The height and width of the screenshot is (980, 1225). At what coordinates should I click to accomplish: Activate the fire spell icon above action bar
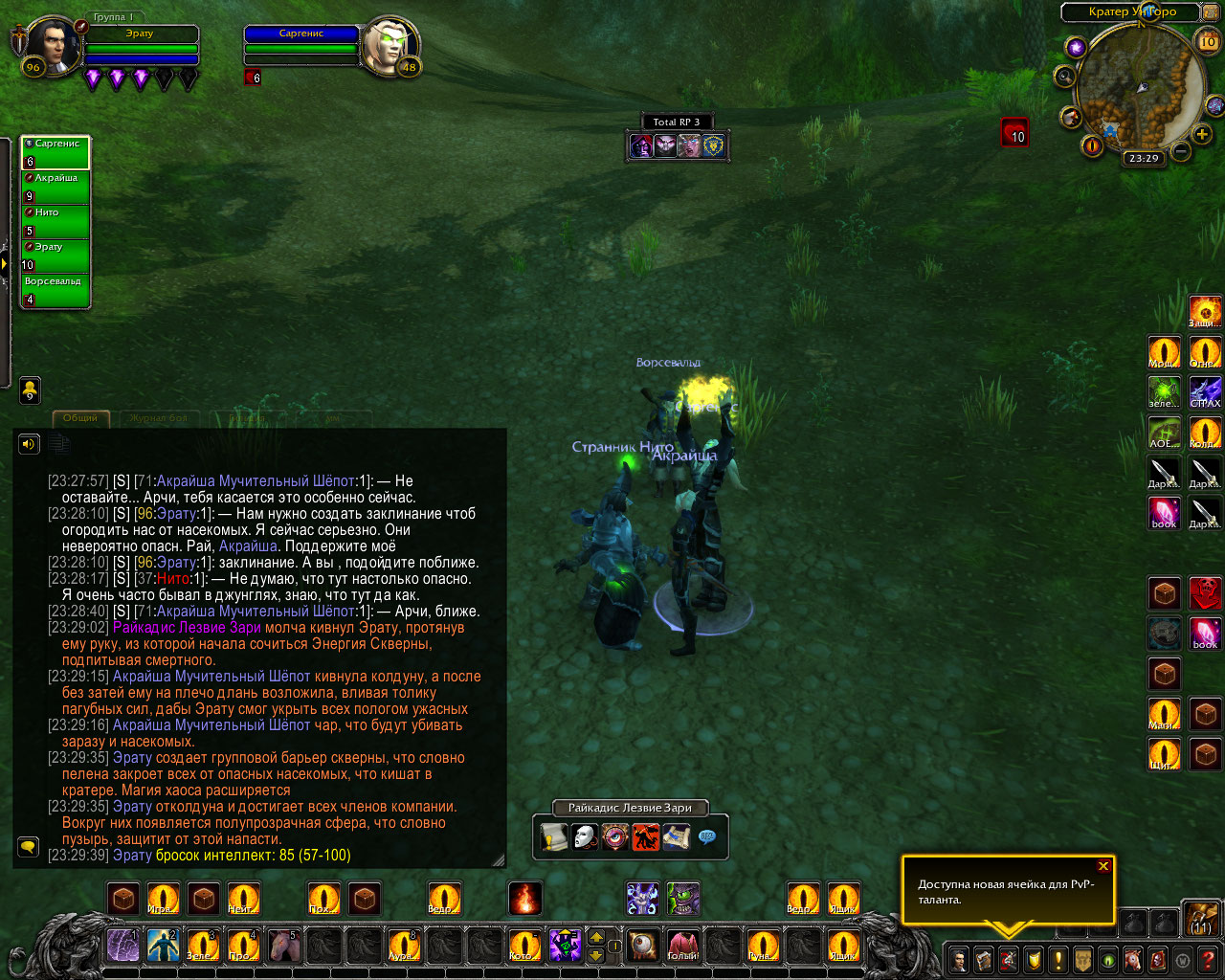pyautogui.click(x=524, y=899)
